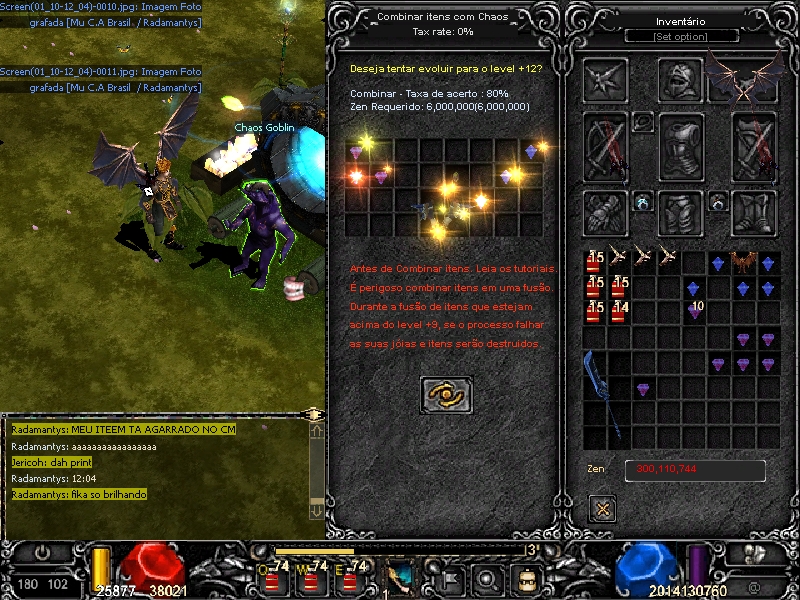Viewport: 800px width, 600px height.
Task: Select the equipped gloves slot
Action: click(606, 212)
